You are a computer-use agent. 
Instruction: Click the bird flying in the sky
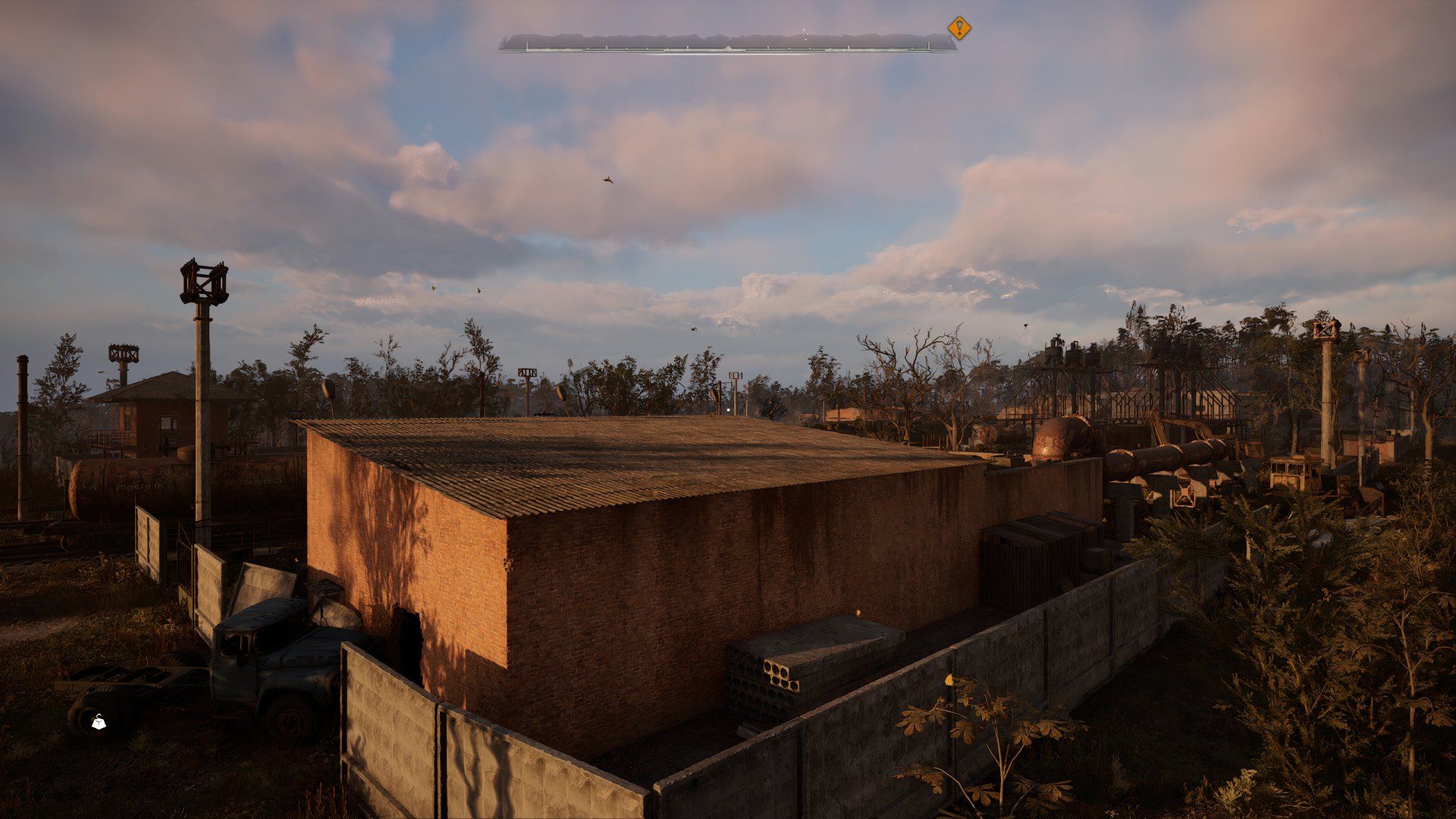[x=607, y=180]
